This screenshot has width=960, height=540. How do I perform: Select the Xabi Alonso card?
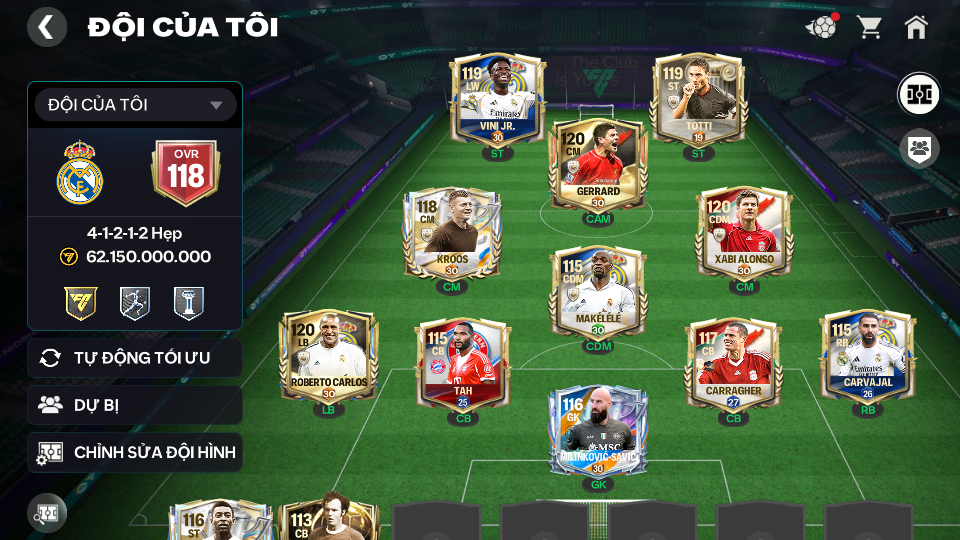click(744, 234)
